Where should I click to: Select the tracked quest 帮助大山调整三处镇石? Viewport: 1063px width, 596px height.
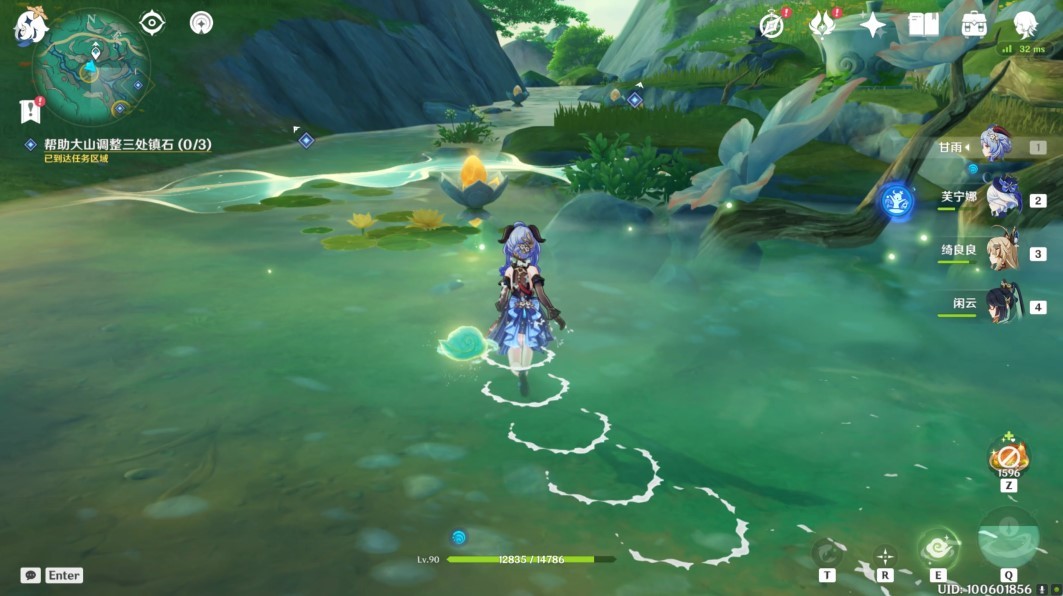[127, 145]
